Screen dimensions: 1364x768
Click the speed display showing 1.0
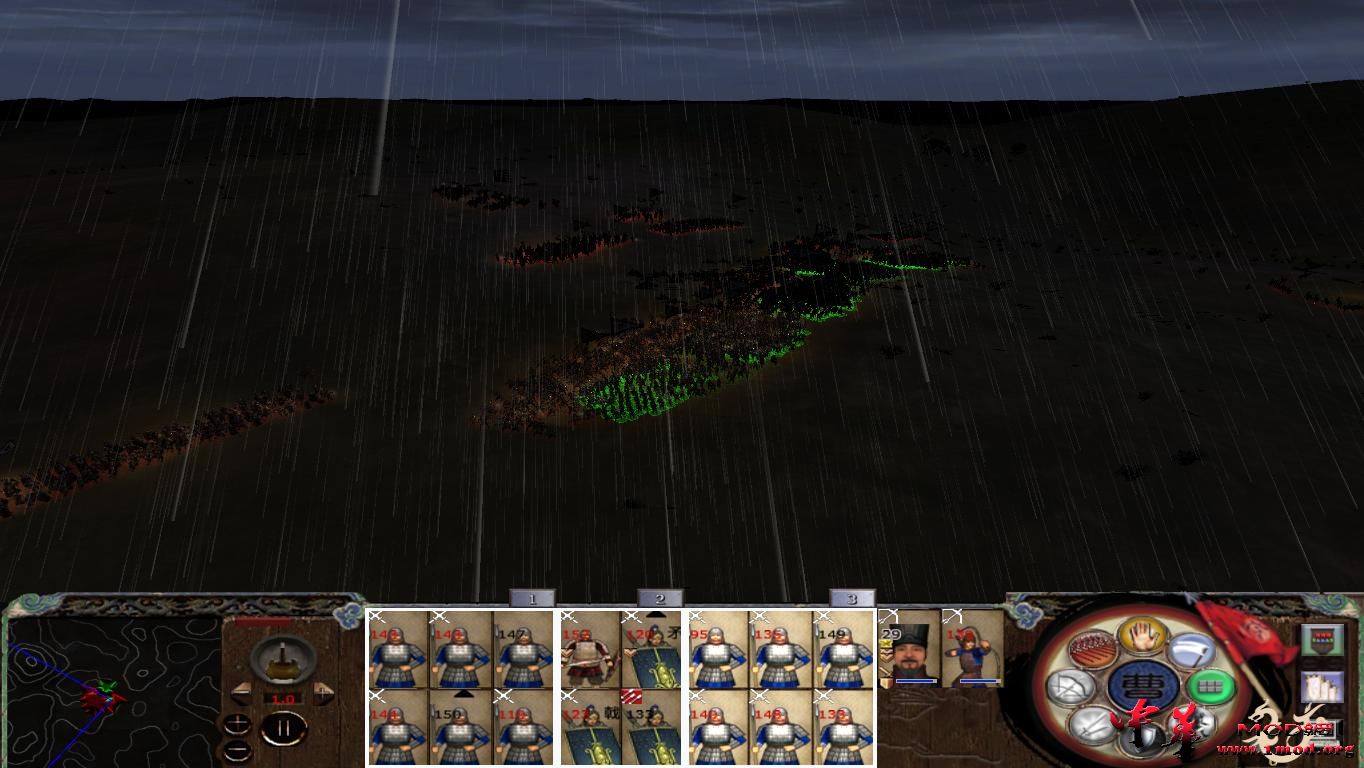(283, 698)
